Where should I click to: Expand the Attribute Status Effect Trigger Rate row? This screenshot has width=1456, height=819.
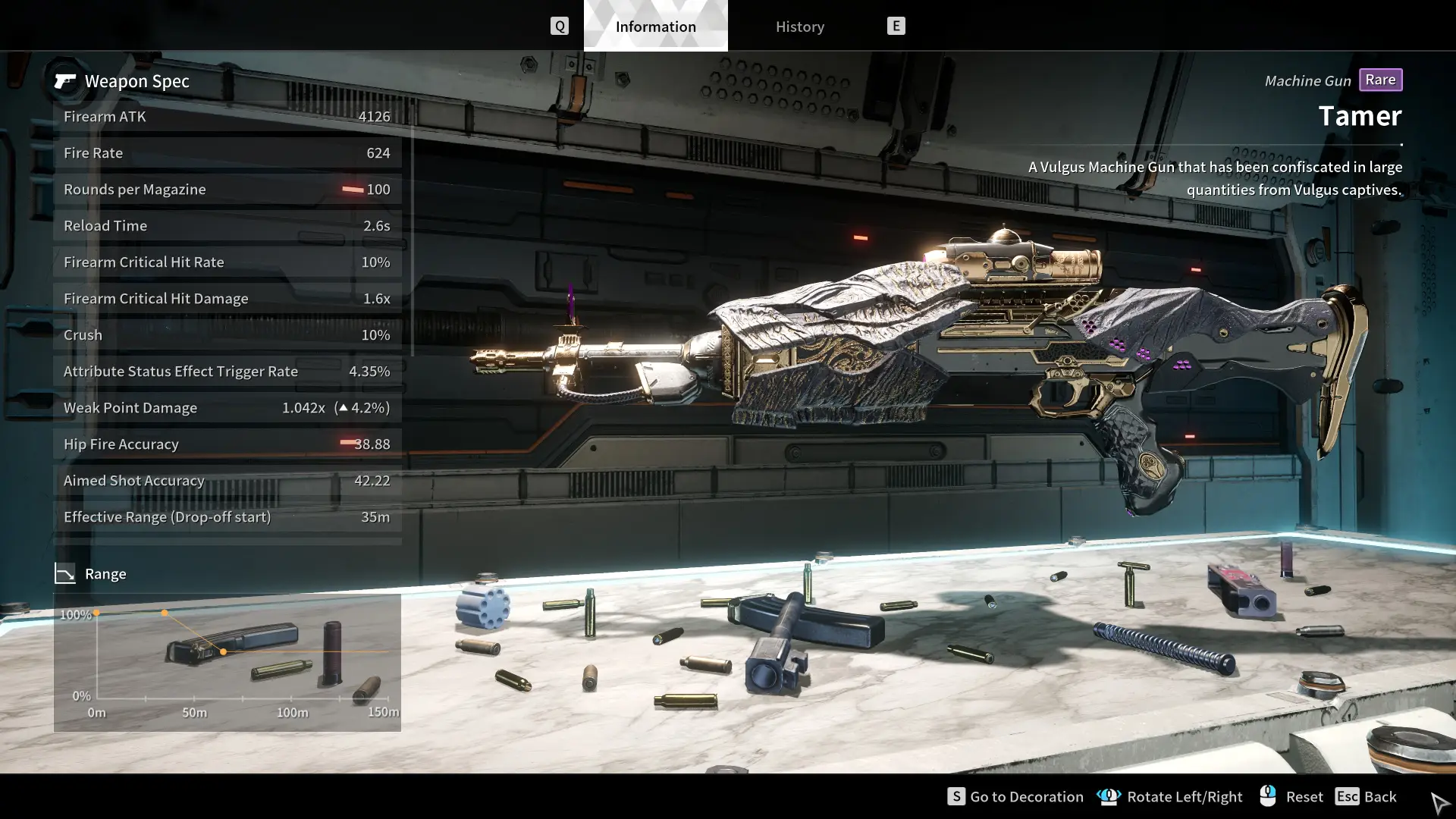(226, 371)
